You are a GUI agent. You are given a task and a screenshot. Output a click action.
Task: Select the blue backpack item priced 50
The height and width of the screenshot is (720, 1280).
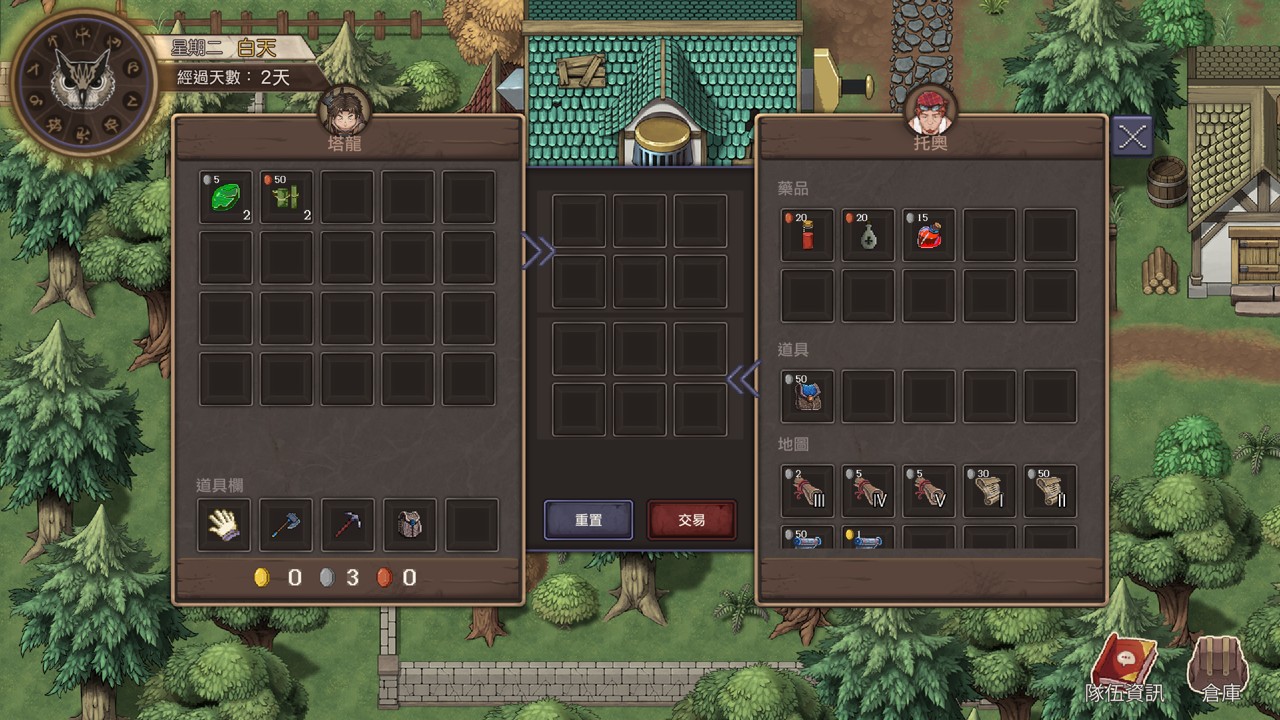pos(807,397)
